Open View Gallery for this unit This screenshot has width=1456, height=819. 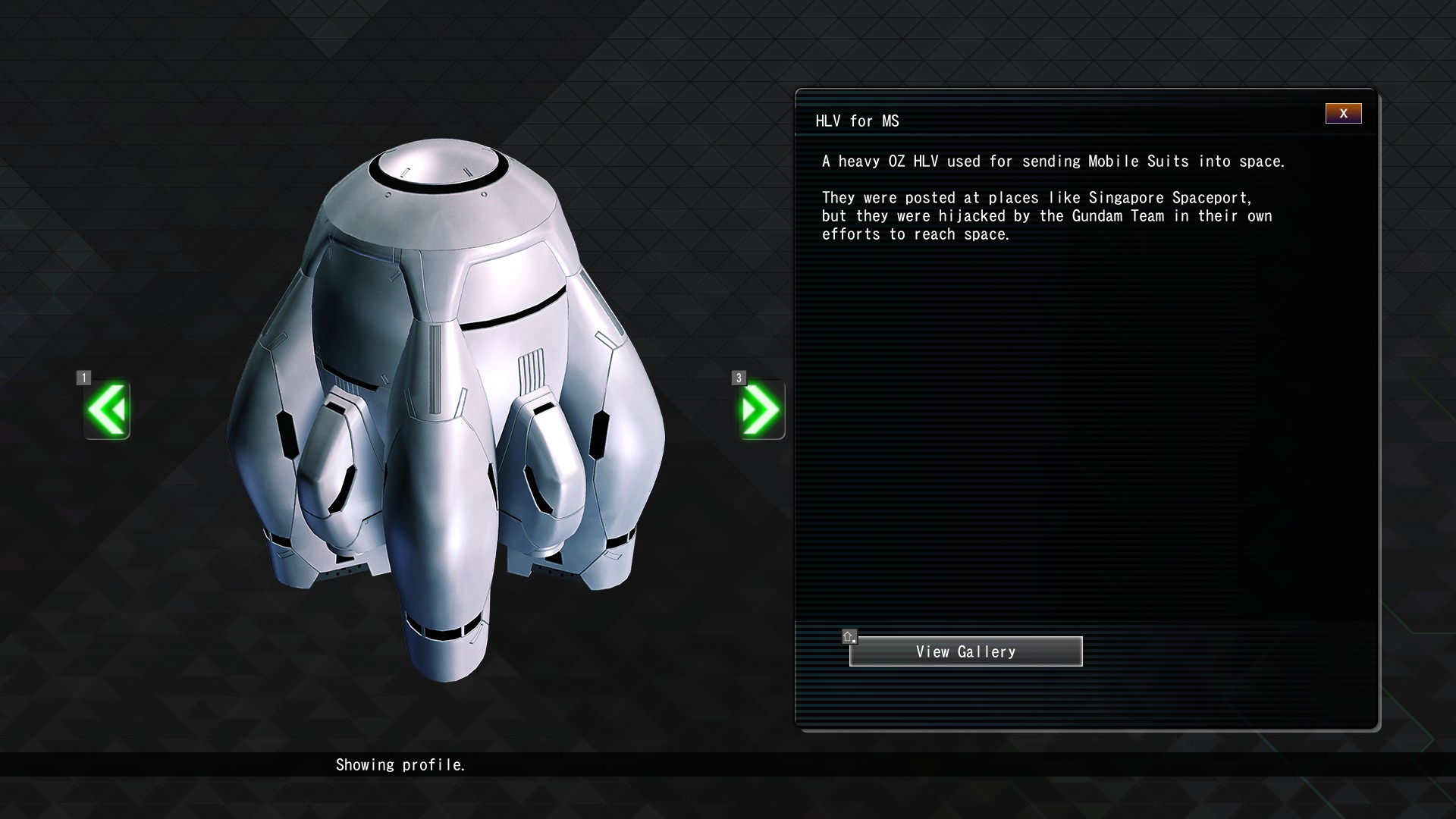click(x=965, y=651)
